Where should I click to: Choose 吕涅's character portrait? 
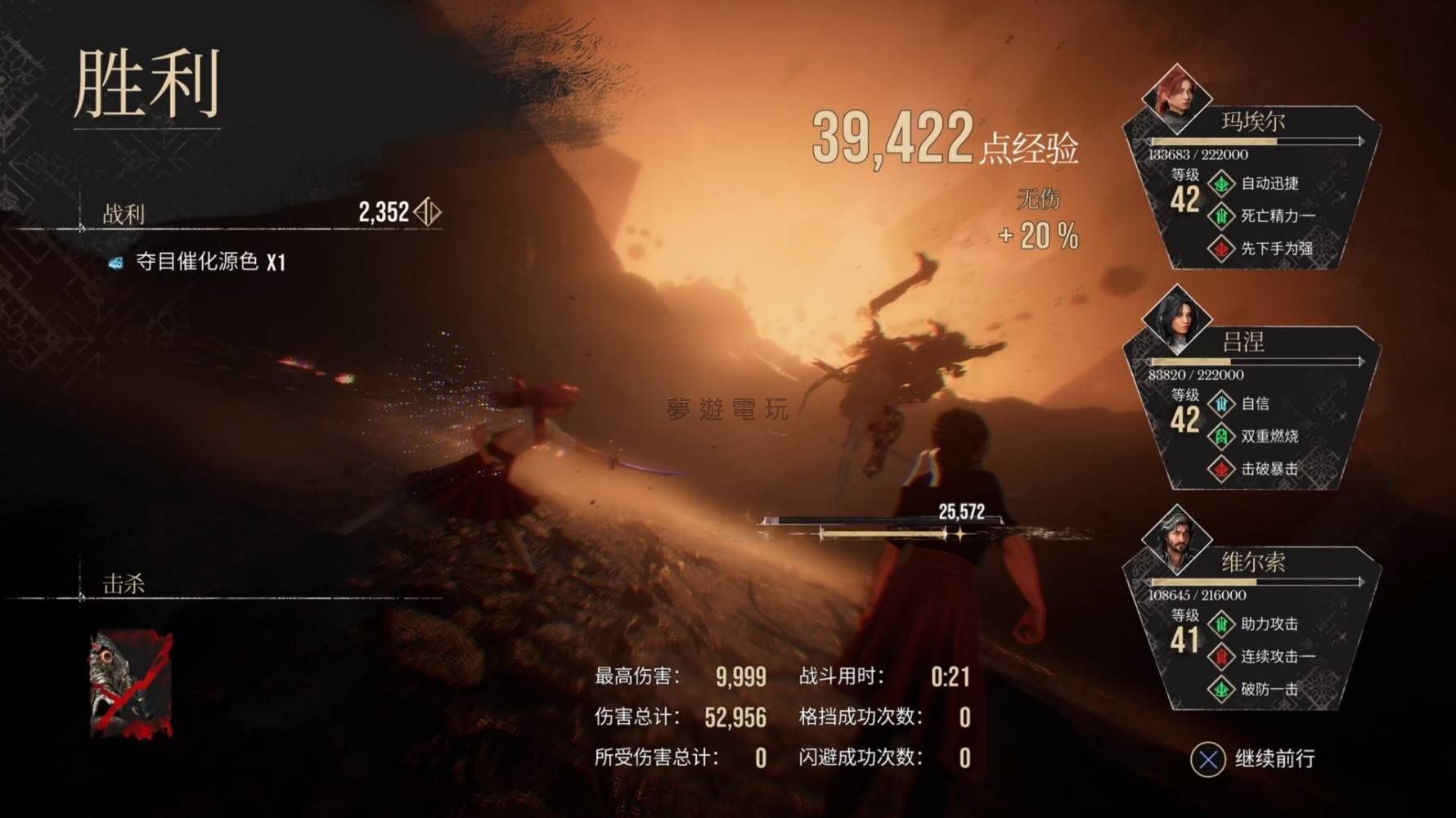[1176, 318]
